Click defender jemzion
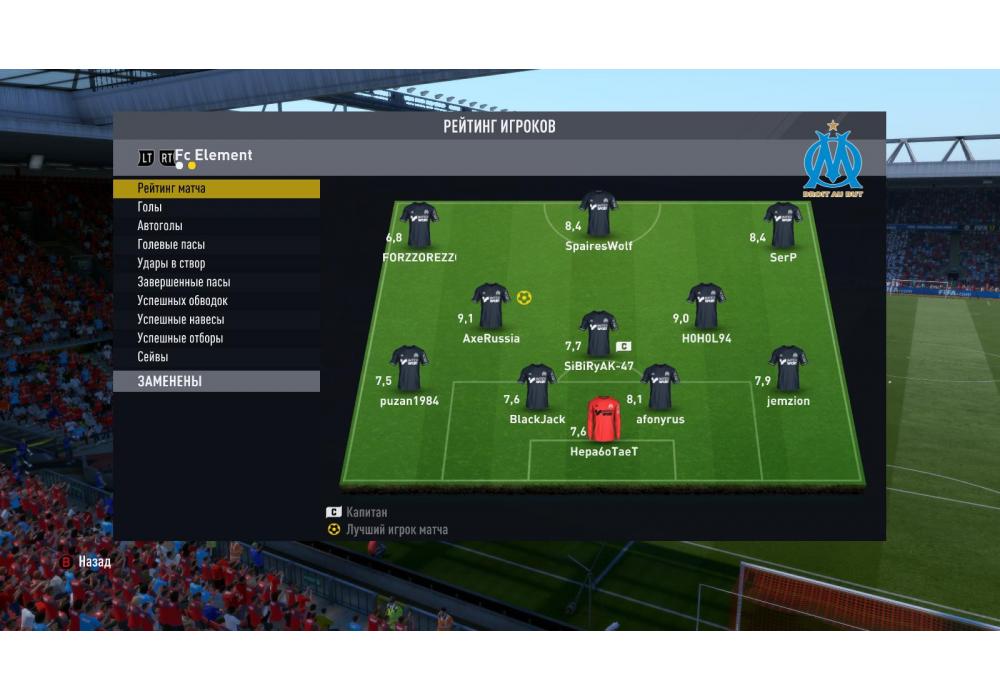This screenshot has height=700, width=1000. 788,369
